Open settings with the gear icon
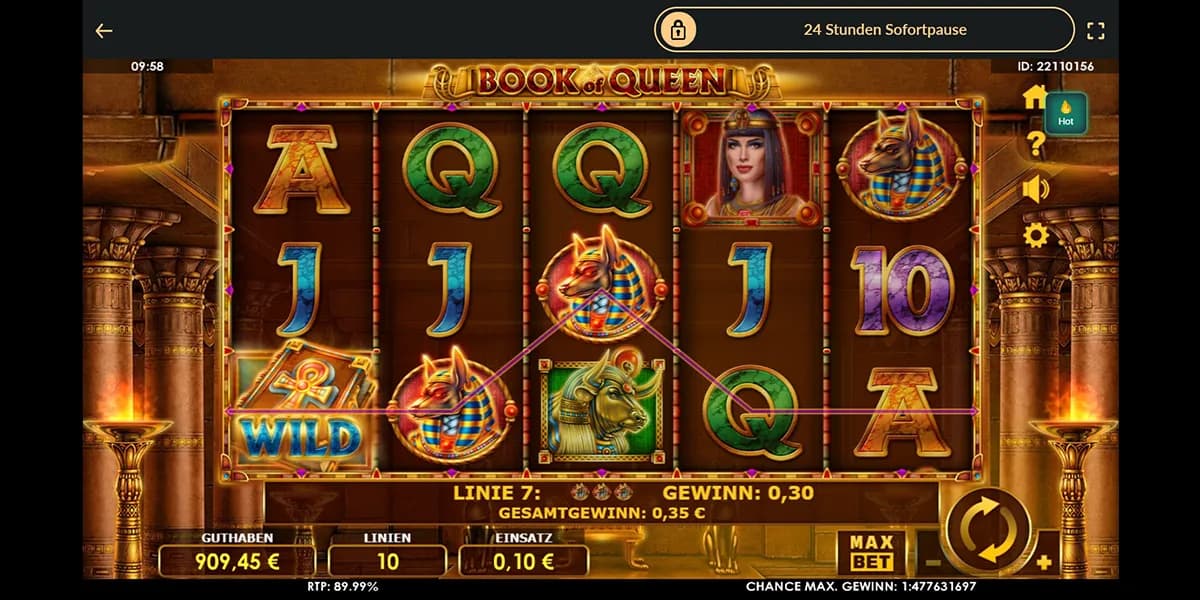Image resolution: width=1200 pixels, height=600 pixels. coord(1035,236)
